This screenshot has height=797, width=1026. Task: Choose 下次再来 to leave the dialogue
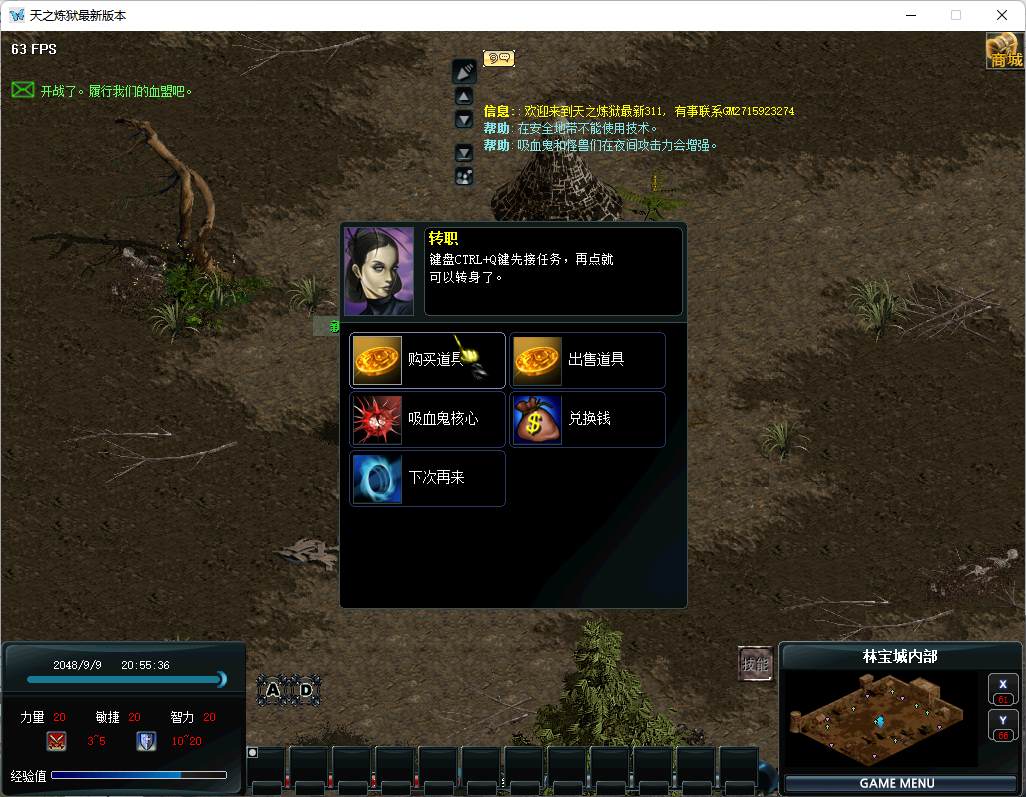427,478
